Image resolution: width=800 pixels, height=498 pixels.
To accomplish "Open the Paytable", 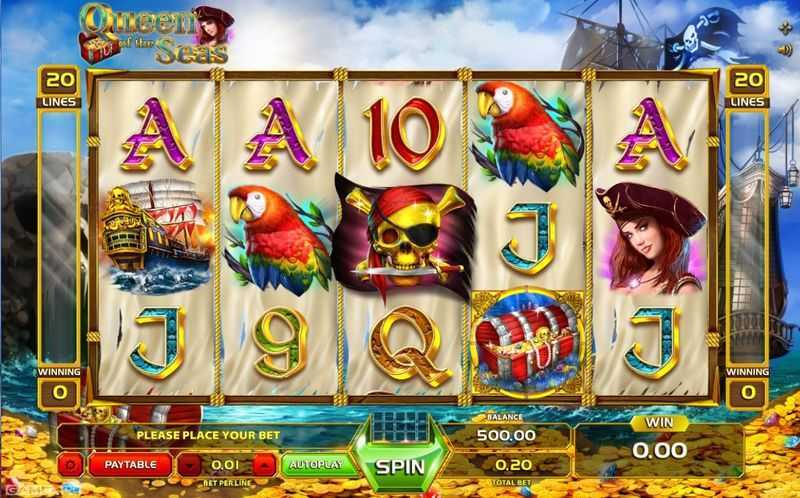I will (x=130, y=464).
